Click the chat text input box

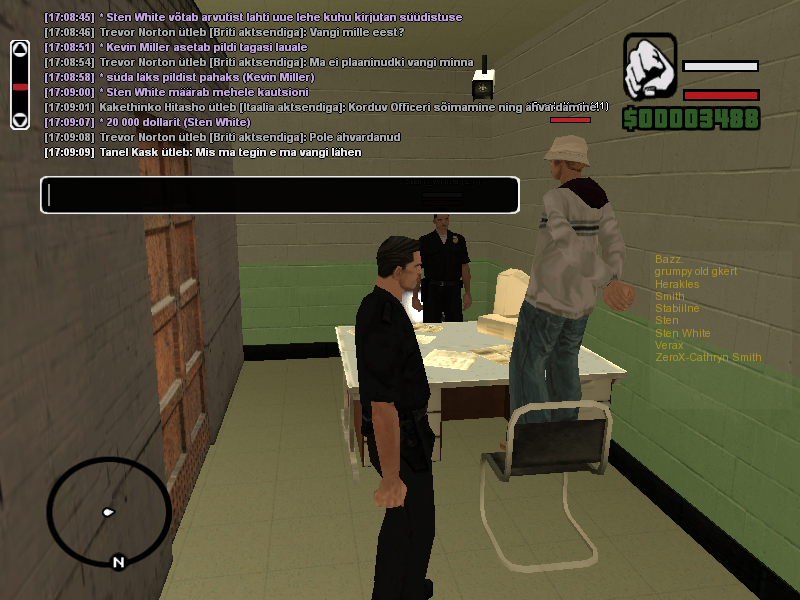(279, 195)
